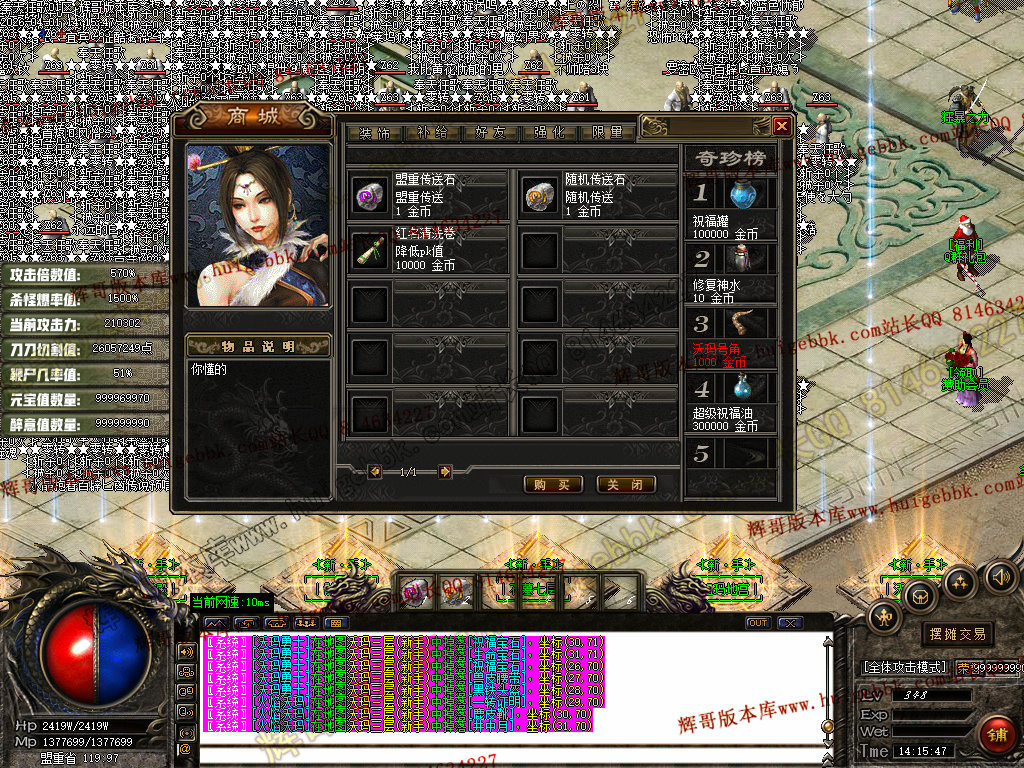The image size is (1024, 768).
Task: Toggle the sound speaker icon
Action: tap(1001, 576)
